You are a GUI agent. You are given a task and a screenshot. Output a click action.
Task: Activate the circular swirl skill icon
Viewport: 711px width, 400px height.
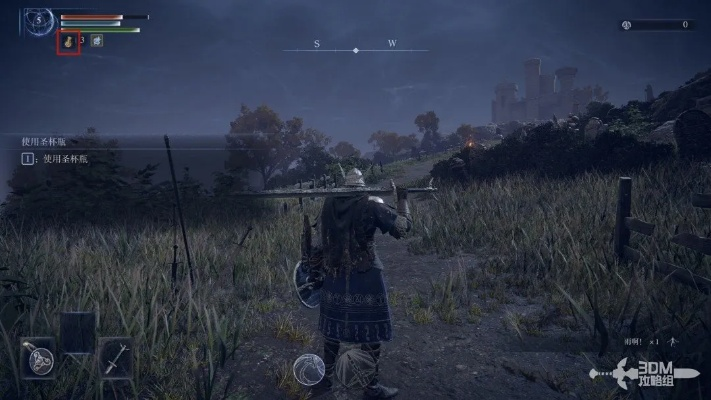tap(308, 370)
